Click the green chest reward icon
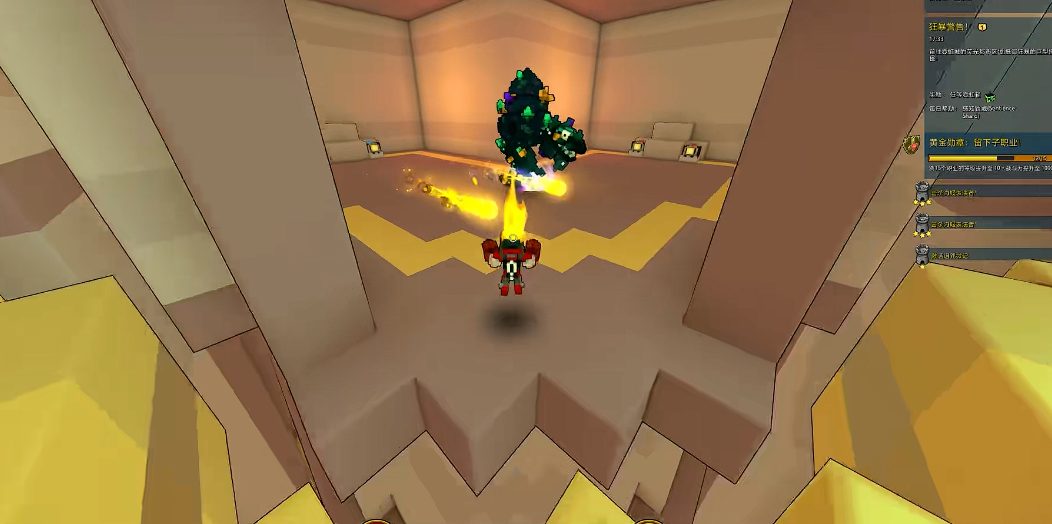1052x524 pixels. 989,96
